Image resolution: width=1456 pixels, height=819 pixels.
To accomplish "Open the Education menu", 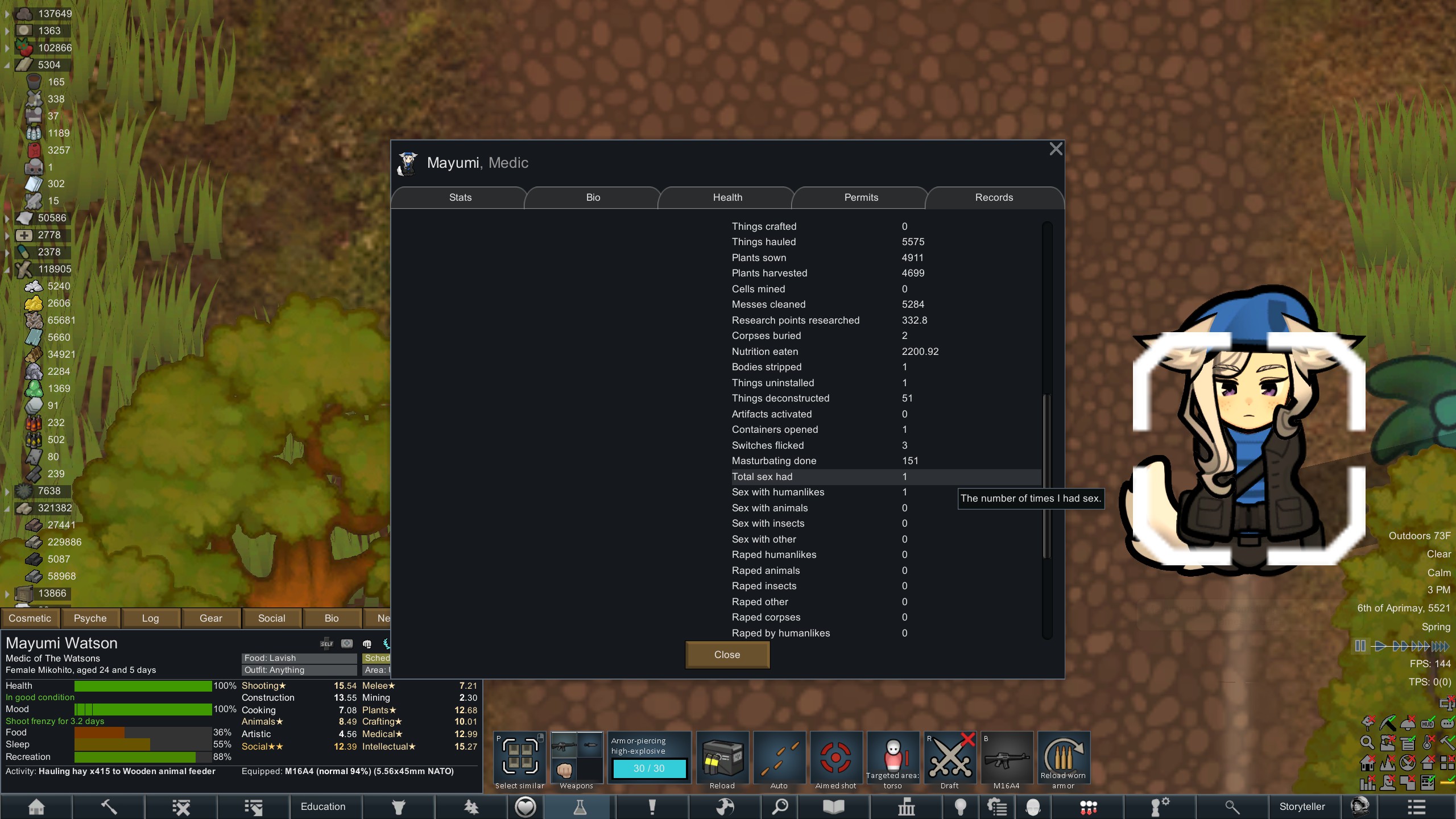I will (x=323, y=806).
